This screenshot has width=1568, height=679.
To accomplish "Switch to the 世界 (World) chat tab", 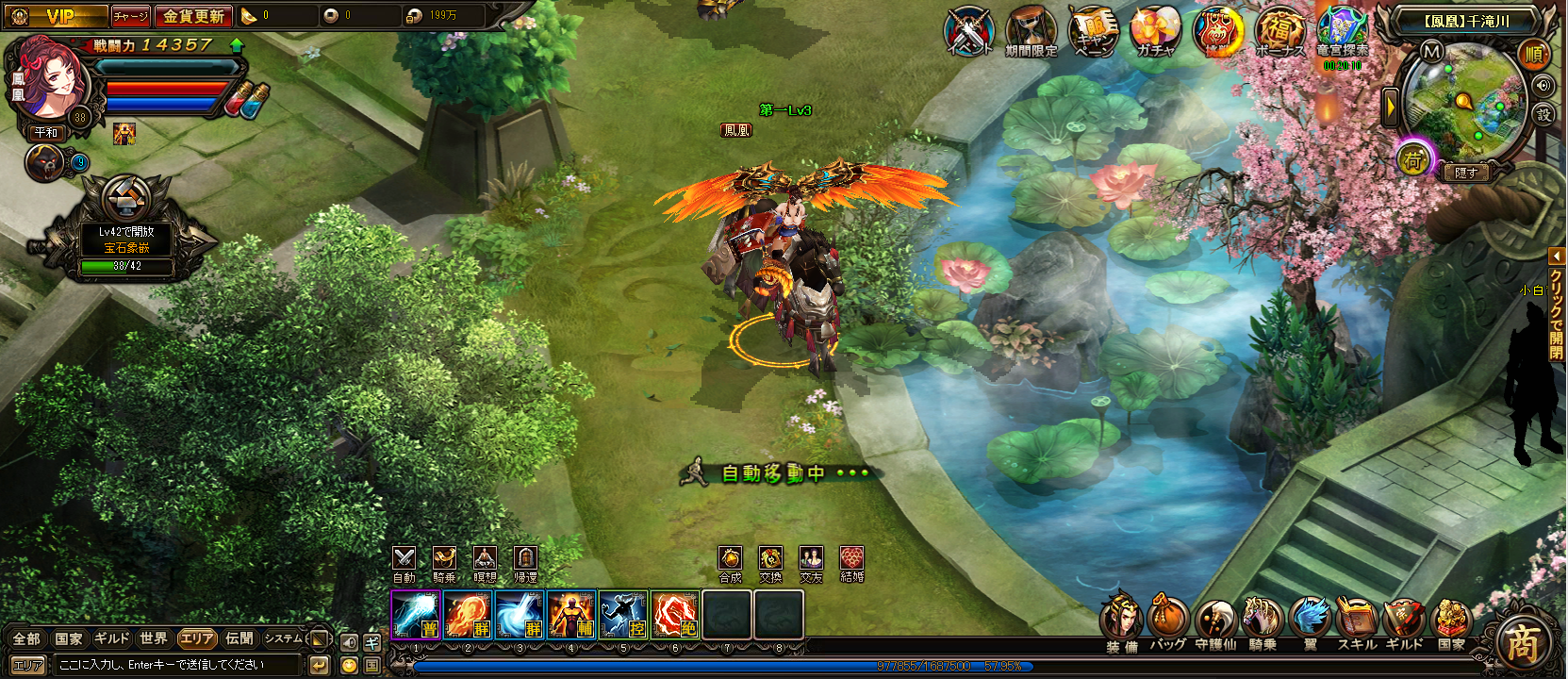I will 153,638.
